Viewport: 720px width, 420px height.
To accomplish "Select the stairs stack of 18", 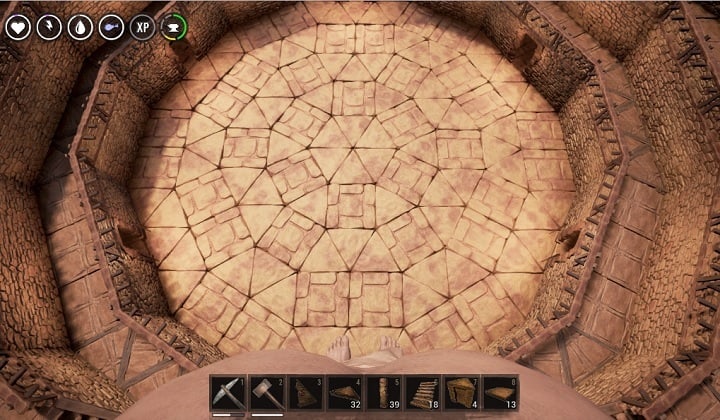I will (x=421, y=393).
